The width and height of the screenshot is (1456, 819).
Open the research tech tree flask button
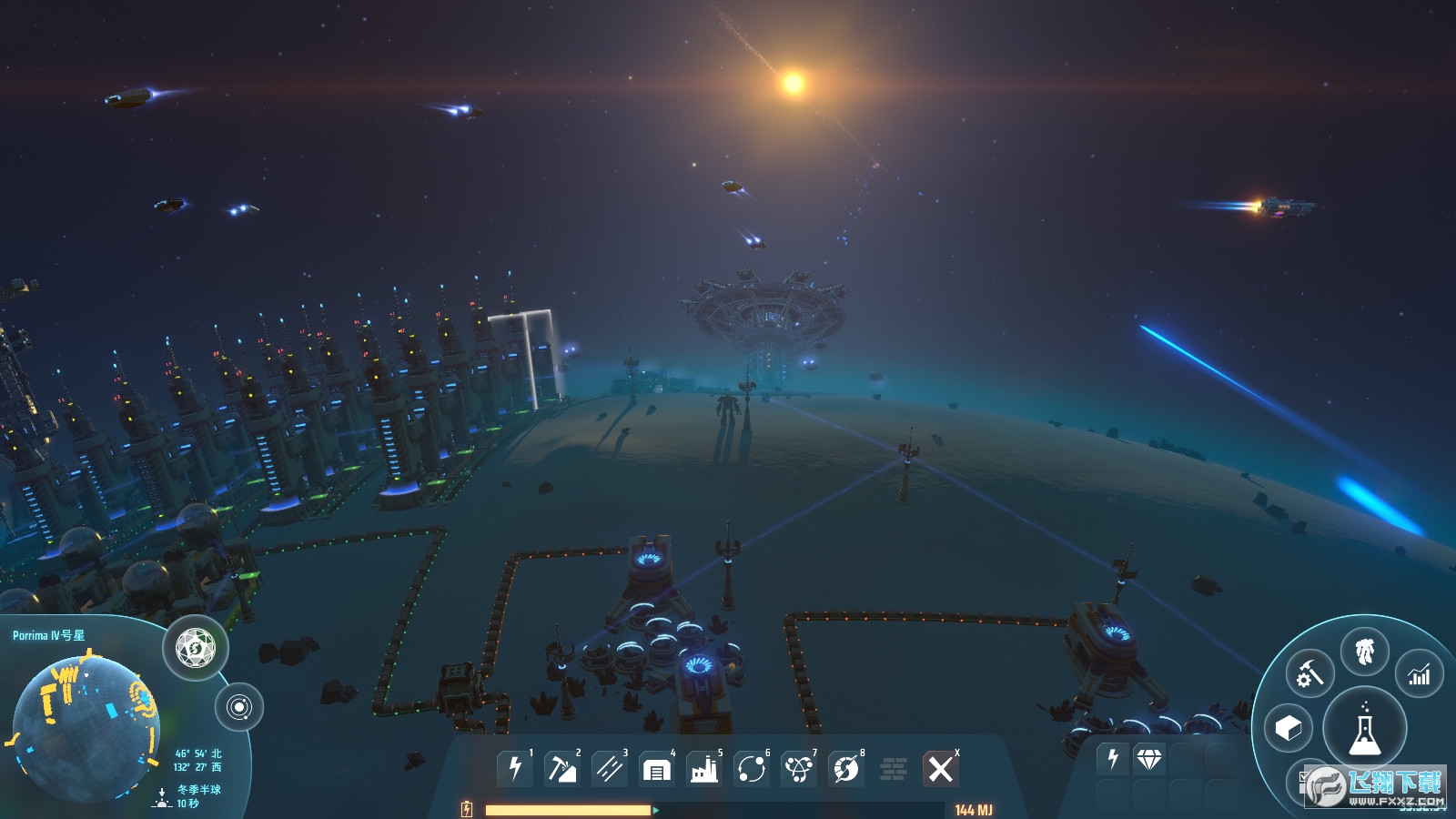(1364, 729)
